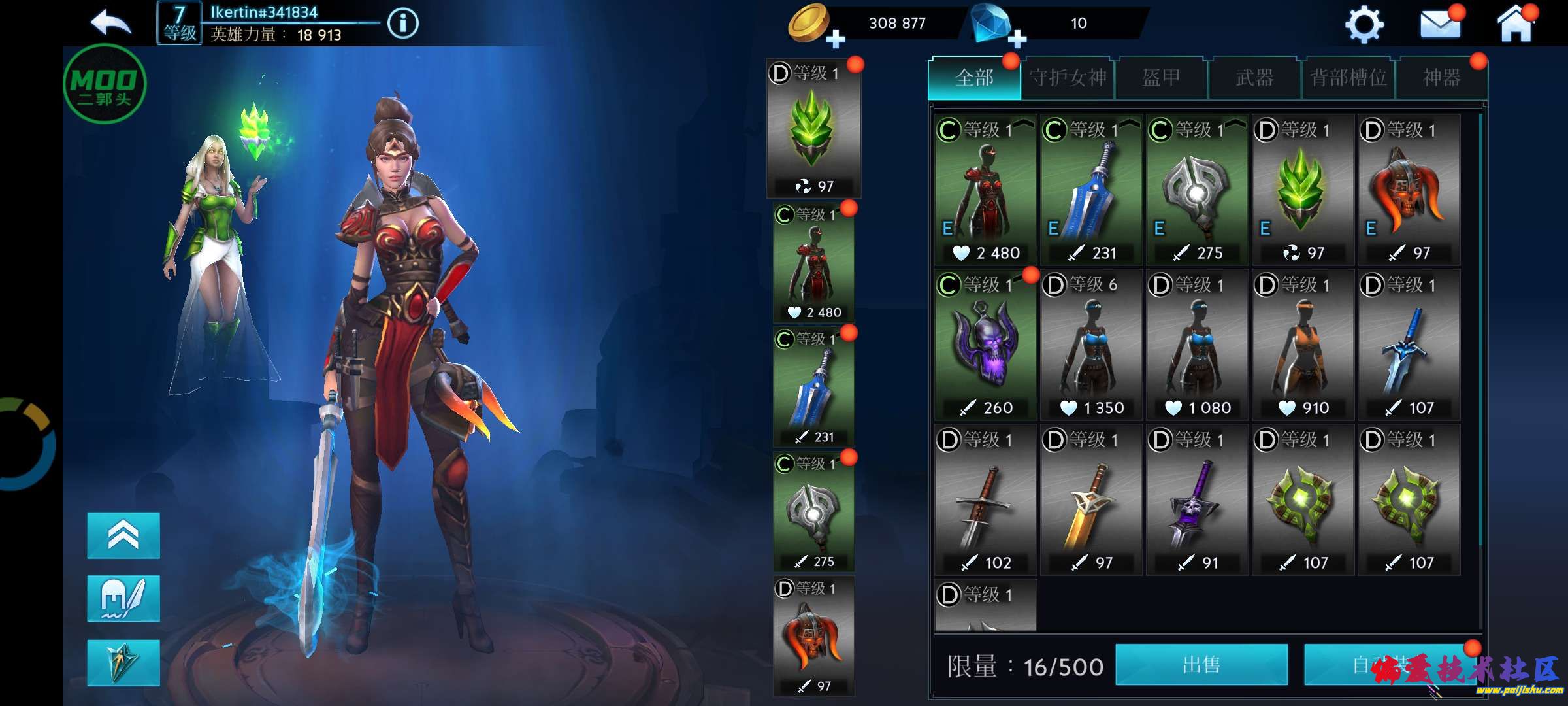This screenshot has width=1568, height=706.
Task: Open the mail inbox
Action: coord(1440,25)
